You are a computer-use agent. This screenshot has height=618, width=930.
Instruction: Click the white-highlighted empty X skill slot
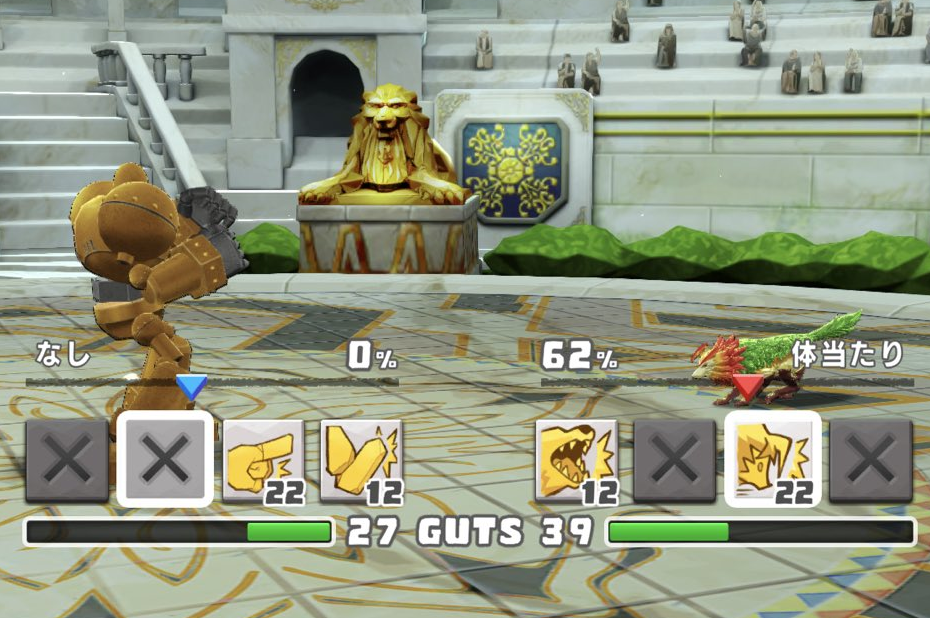tap(165, 460)
